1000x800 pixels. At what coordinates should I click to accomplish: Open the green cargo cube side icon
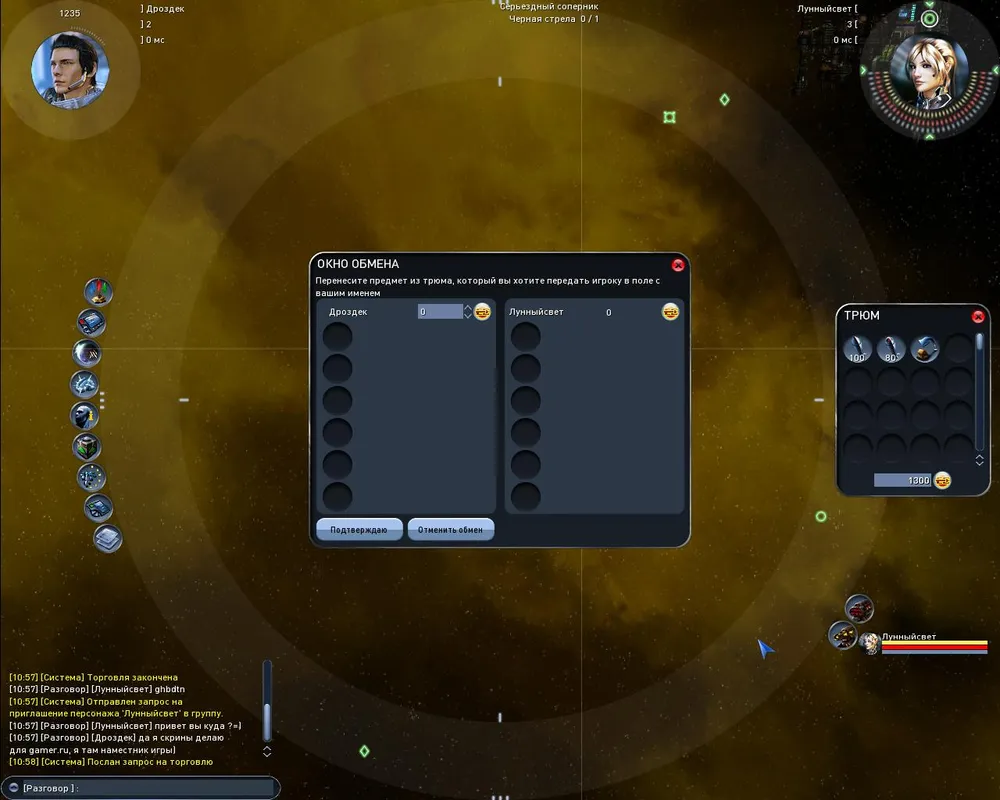[x=87, y=446]
